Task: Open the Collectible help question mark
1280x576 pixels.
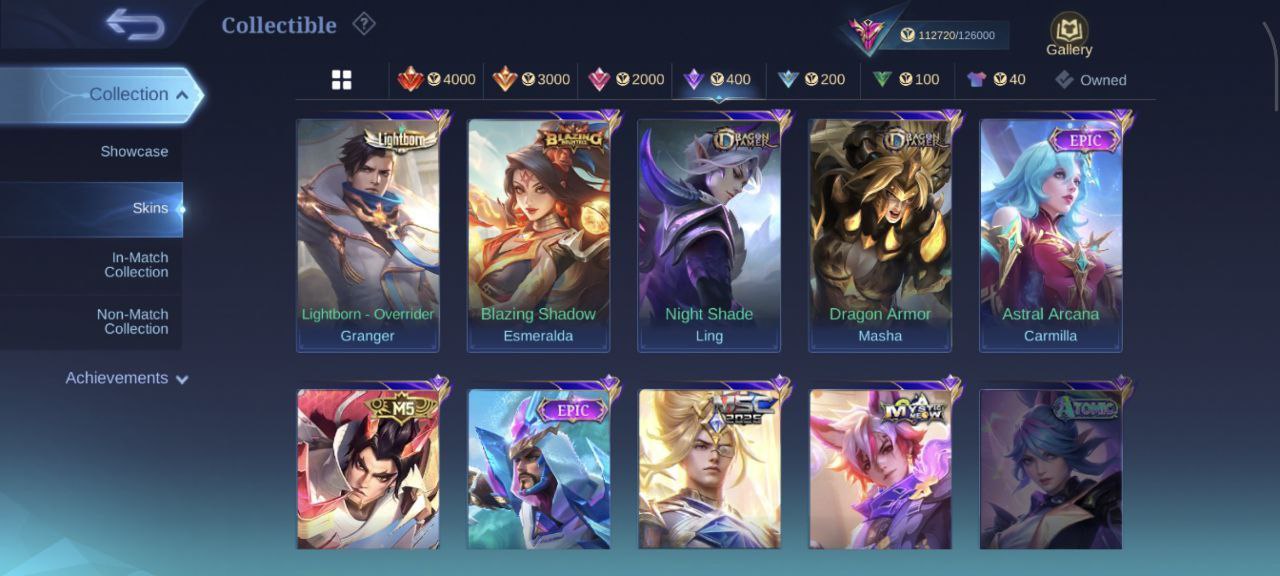Action: tap(364, 24)
